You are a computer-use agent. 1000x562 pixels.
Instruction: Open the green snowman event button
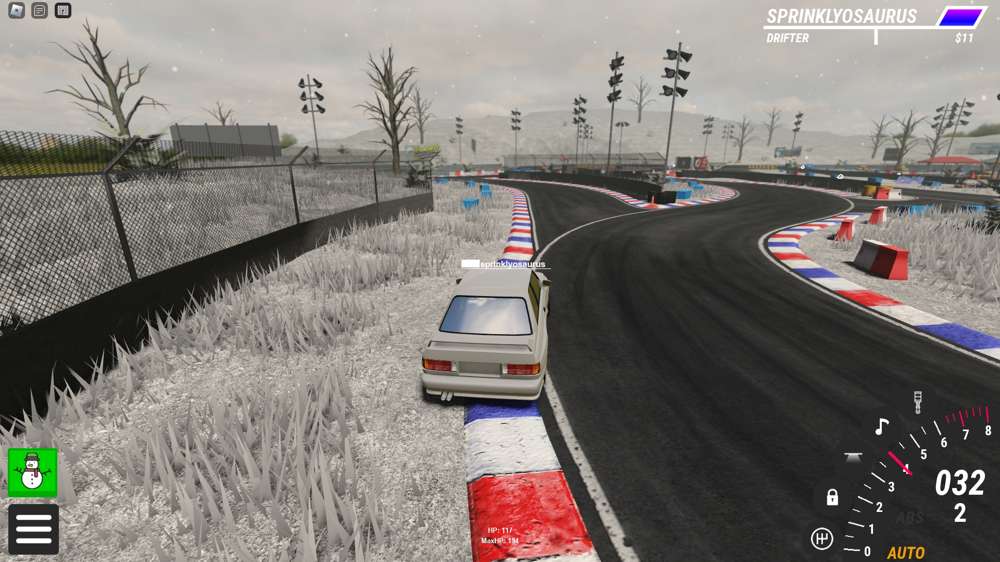tap(33, 472)
